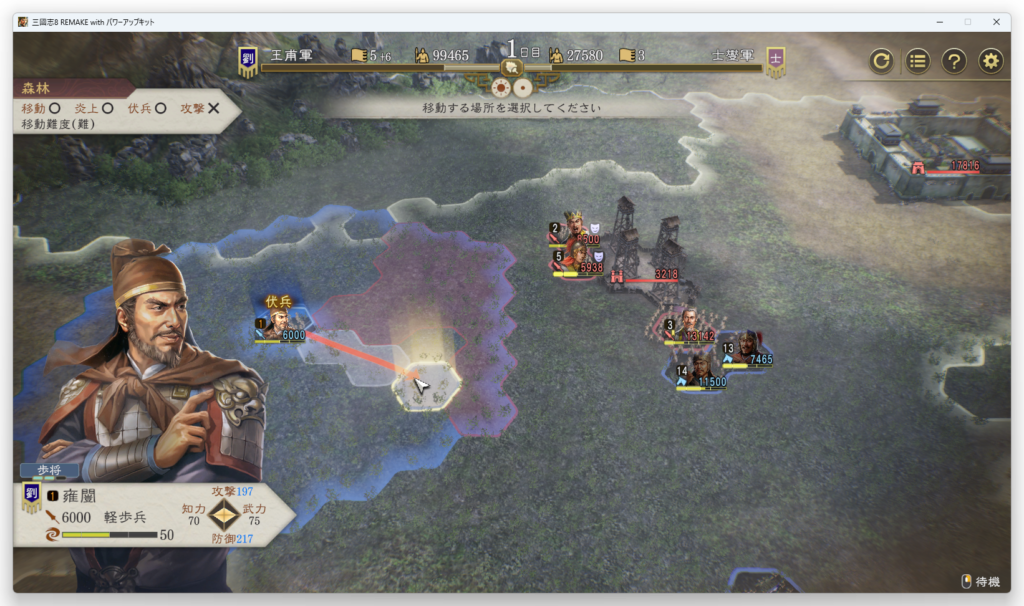Click the 王甫軍 blue army banner
Image resolution: width=1024 pixels, height=606 pixels.
point(248,62)
